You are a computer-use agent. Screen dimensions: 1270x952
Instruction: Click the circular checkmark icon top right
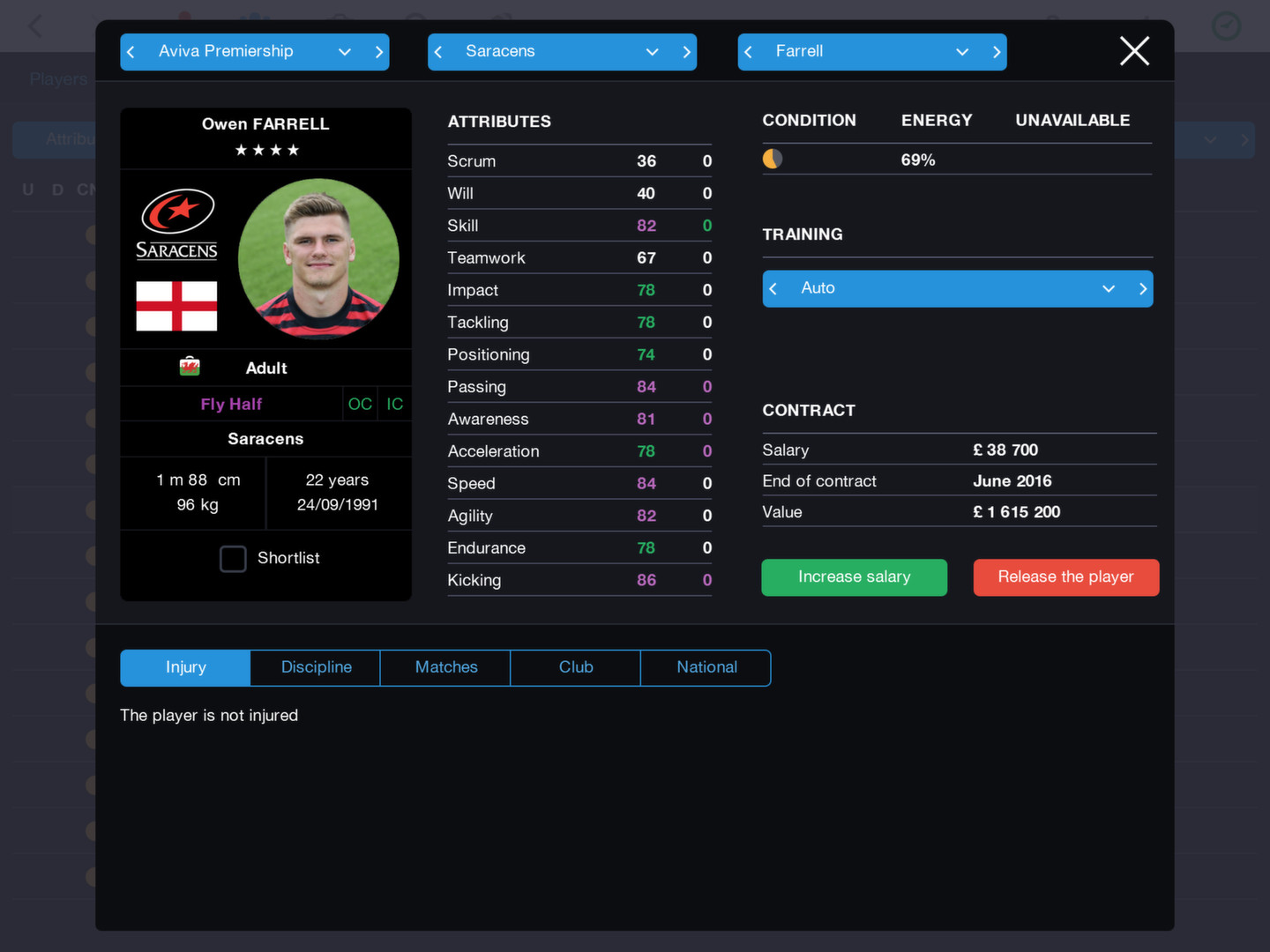(x=1226, y=26)
